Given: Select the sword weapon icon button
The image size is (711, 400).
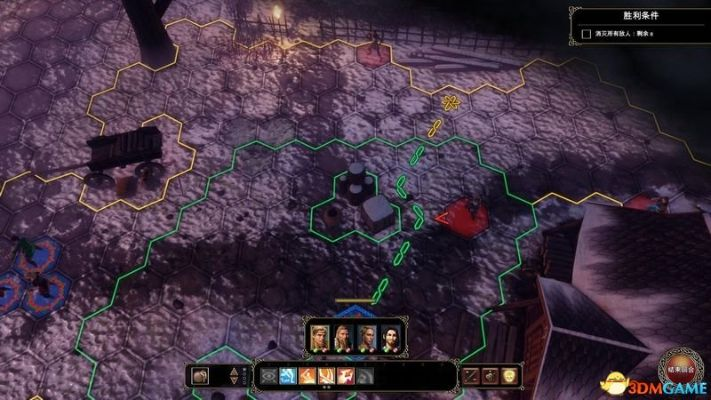Looking at the screenshot, I should click(x=472, y=376).
